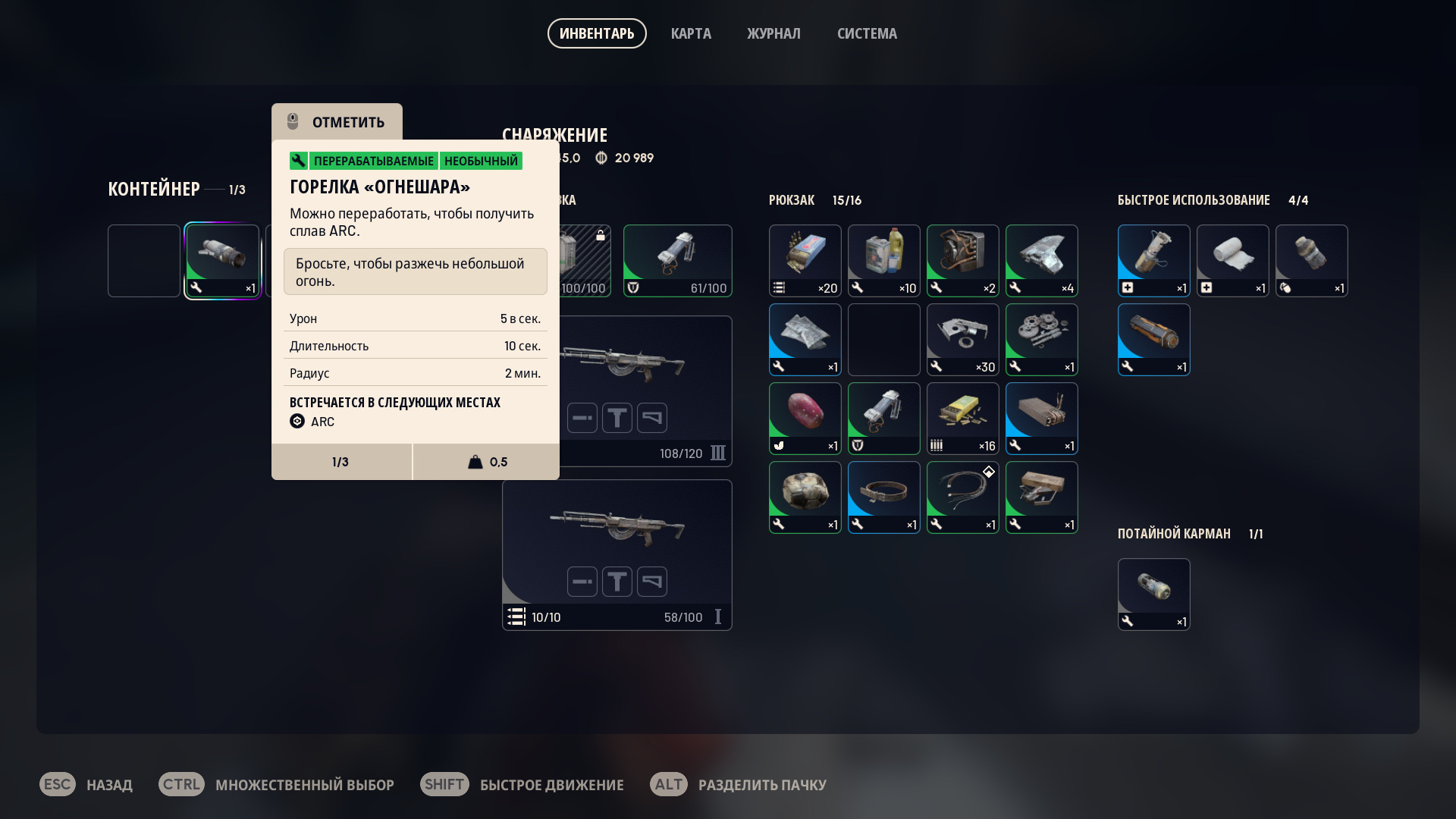Select the bandage roll quick-use slot
The width and height of the screenshot is (1456, 819).
[1232, 260]
